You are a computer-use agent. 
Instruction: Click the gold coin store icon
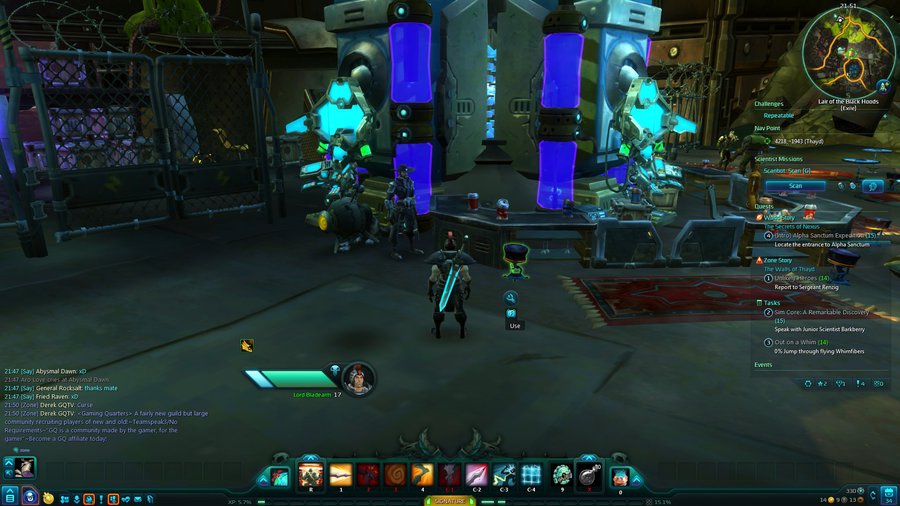[48, 498]
